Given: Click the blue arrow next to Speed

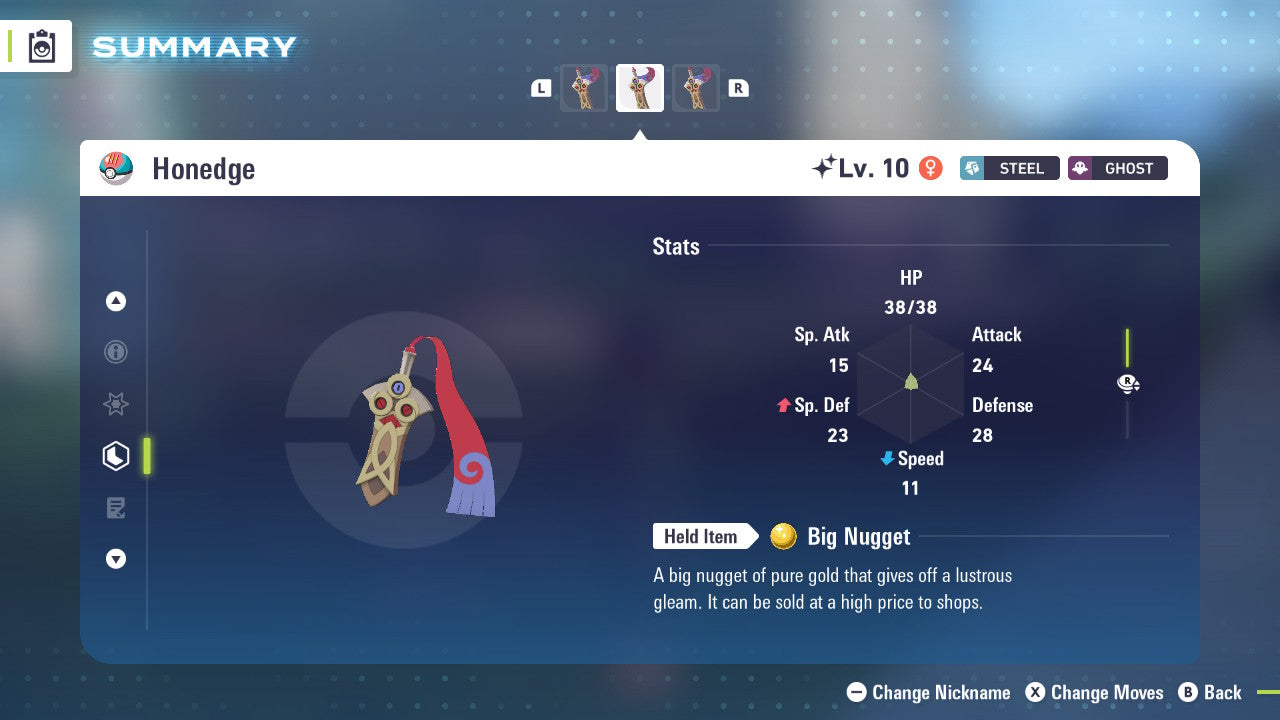Looking at the screenshot, I should [x=886, y=459].
